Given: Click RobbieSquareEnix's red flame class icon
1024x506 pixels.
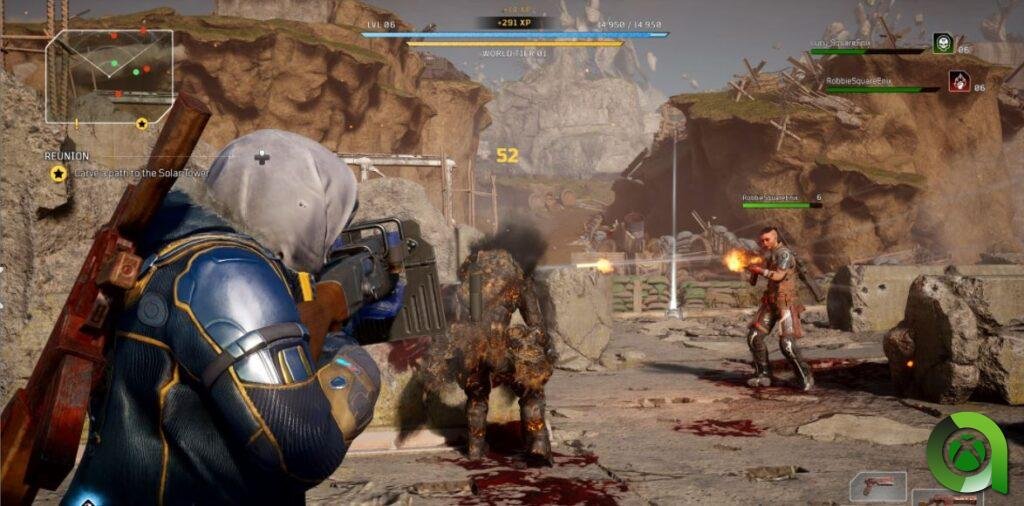Looking at the screenshot, I should coord(957,81).
